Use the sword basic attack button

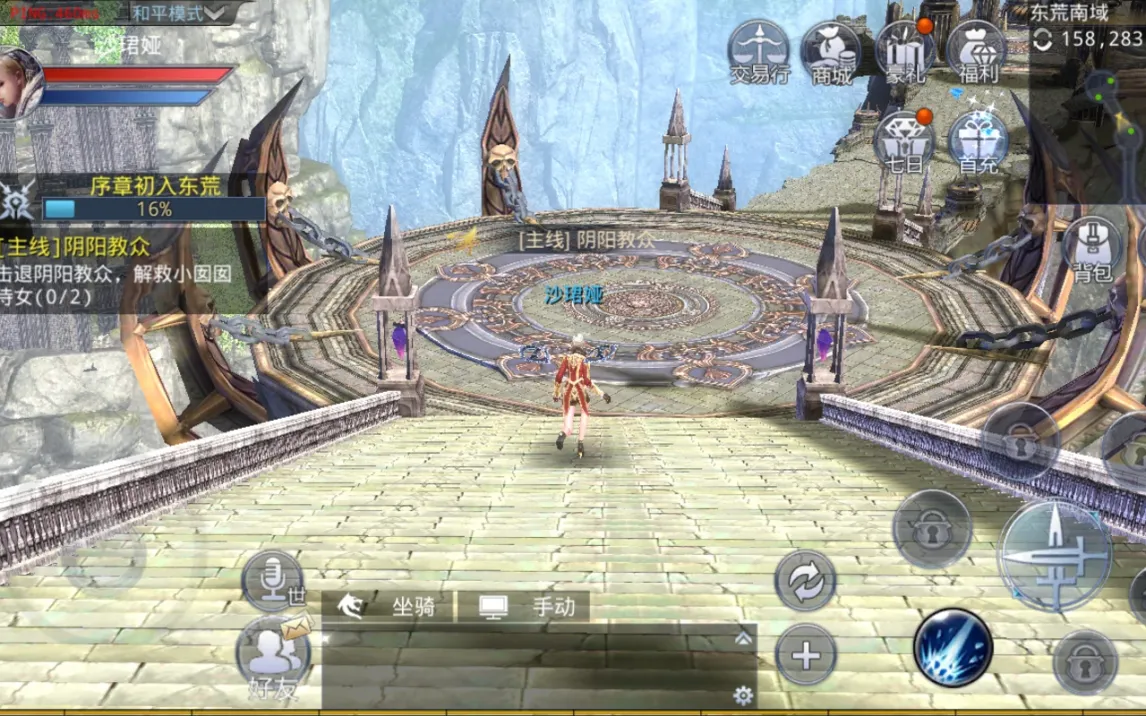[1054, 556]
